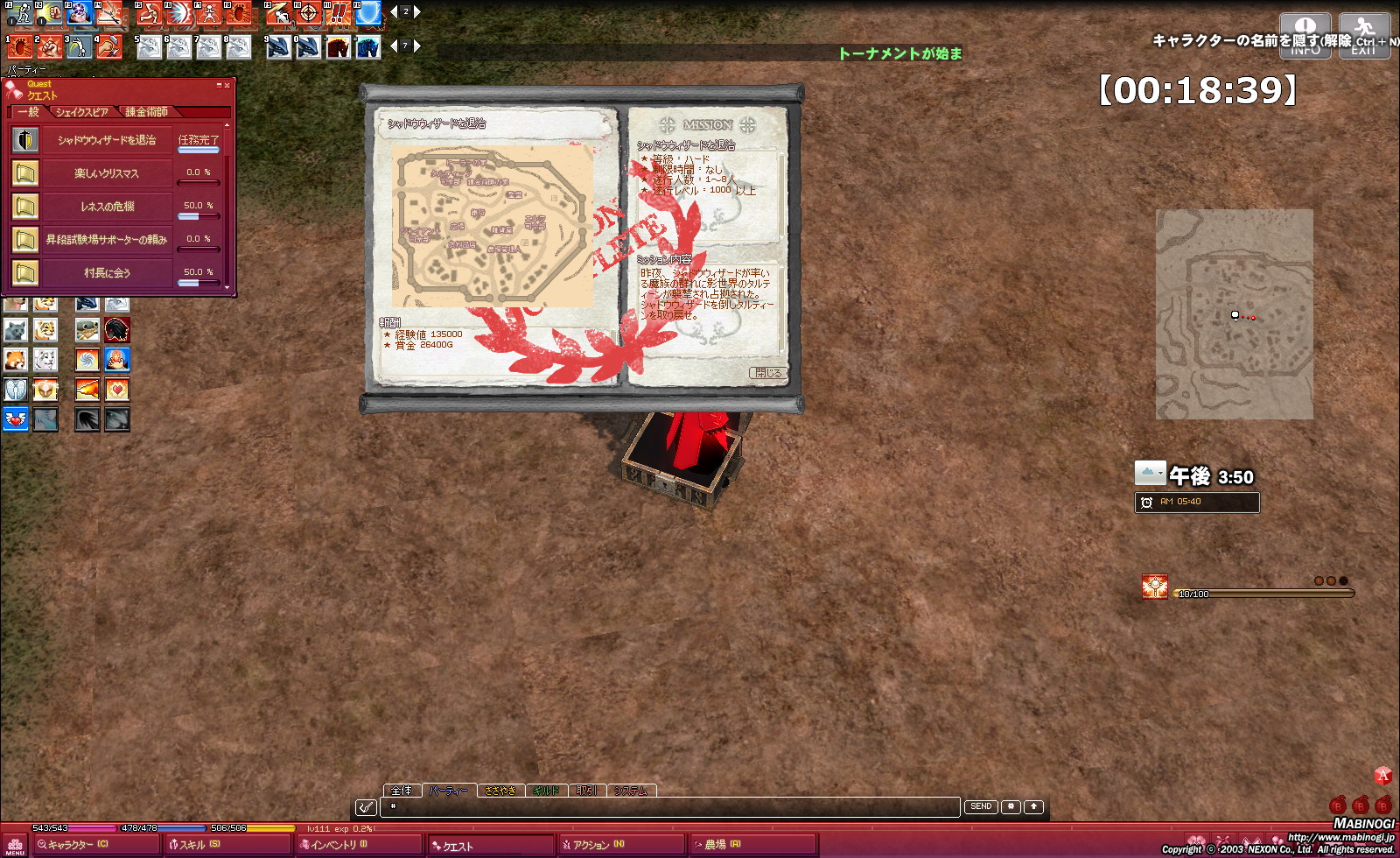Open the スキル skills window
This screenshot has height=858, width=1400.
click(x=199, y=845)
